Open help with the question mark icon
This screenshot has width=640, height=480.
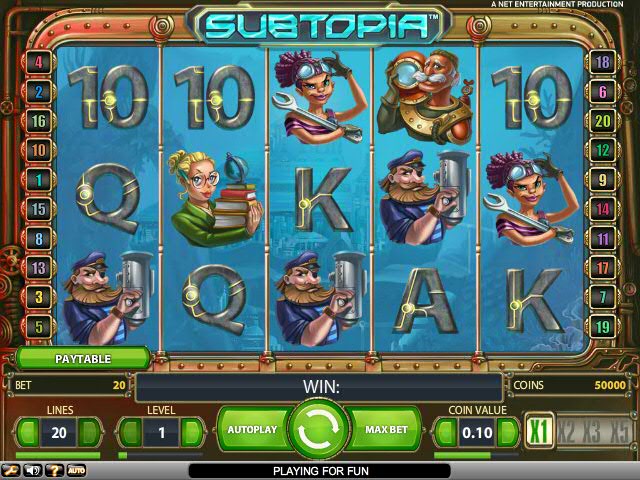tap(53, 469)
